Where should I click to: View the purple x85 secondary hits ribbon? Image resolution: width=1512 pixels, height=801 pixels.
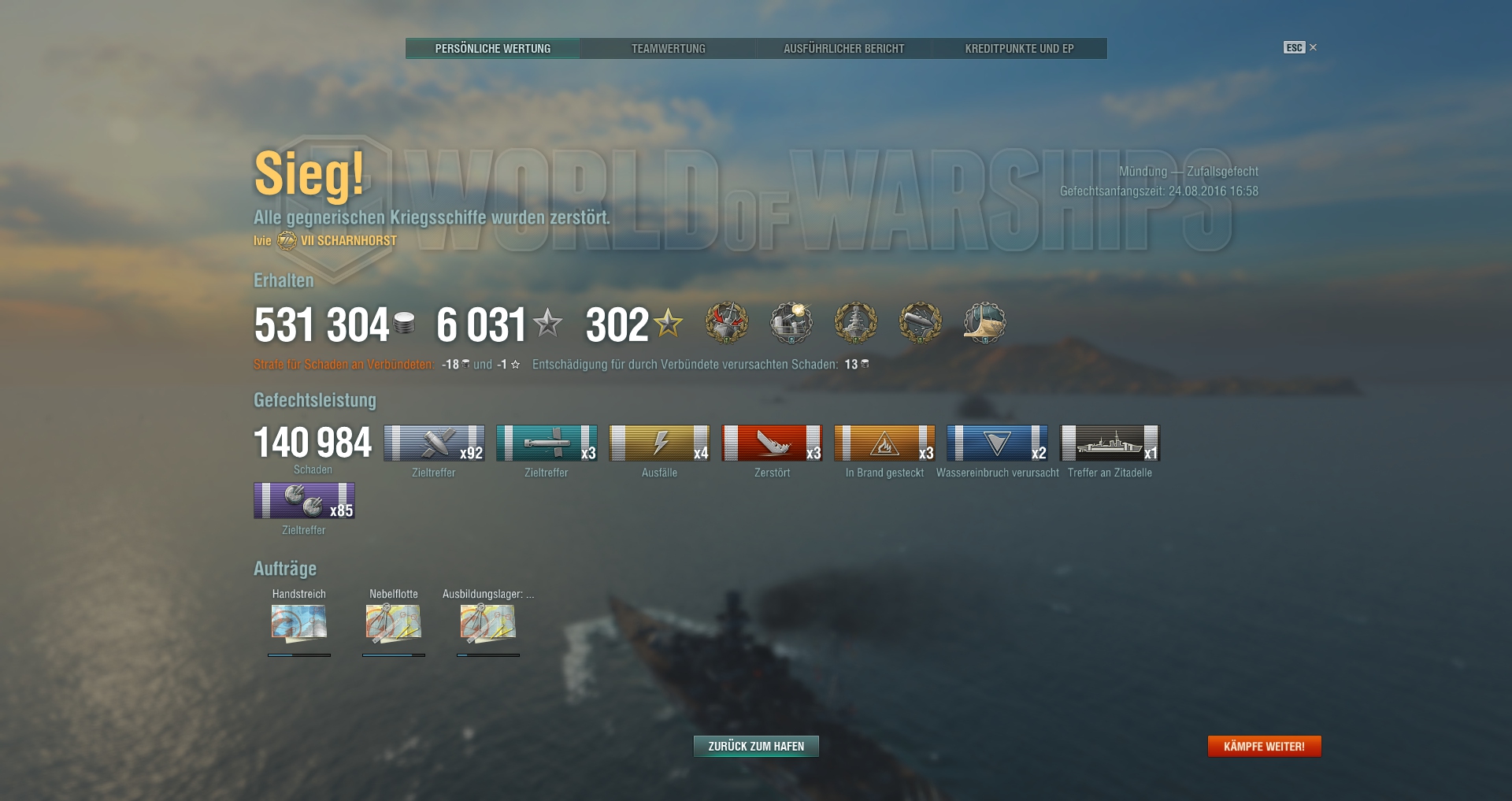304,500
